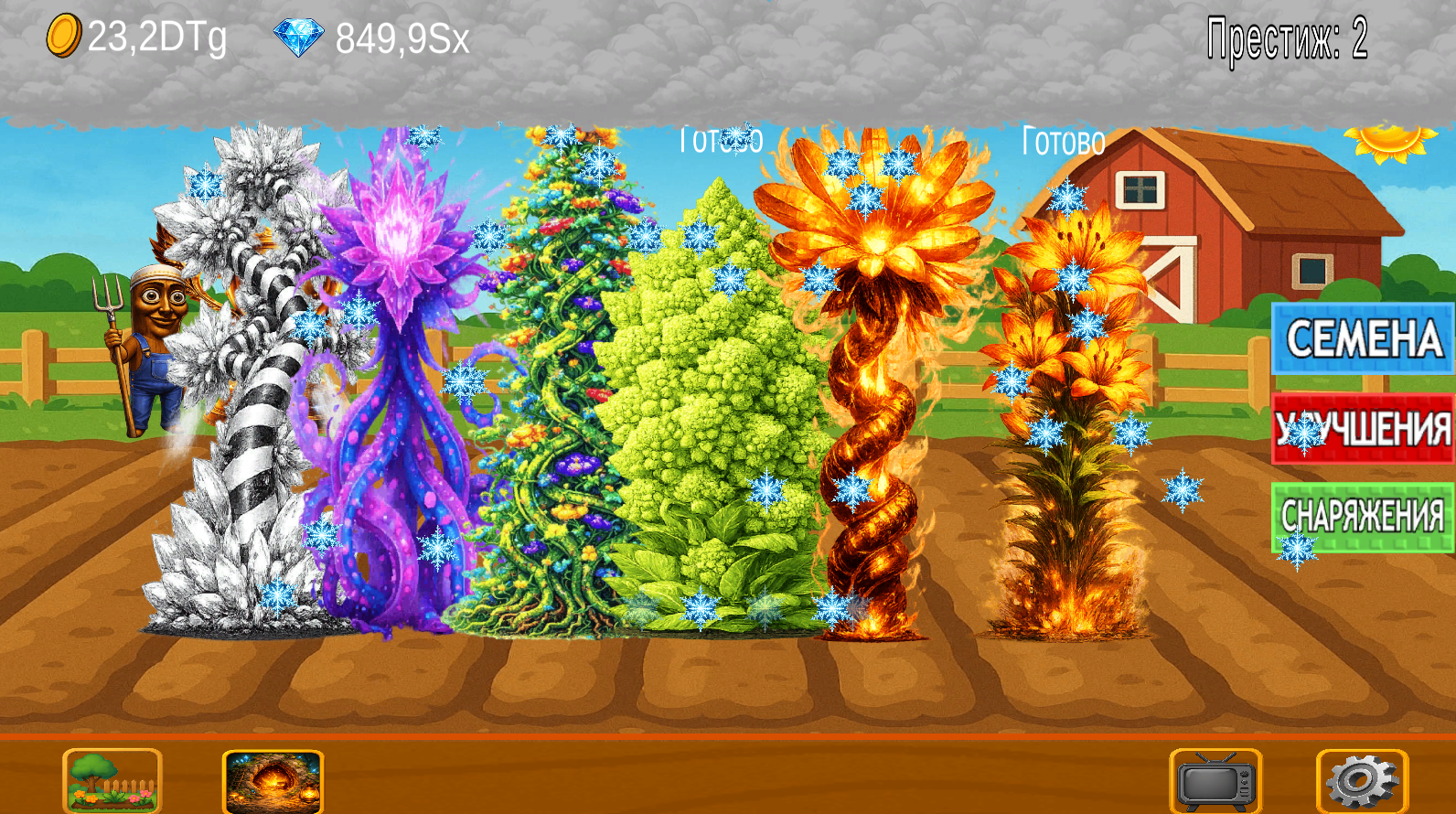Click the Готово label above the fire flower
The image size is (1456, 814).
tap(721, 139)
